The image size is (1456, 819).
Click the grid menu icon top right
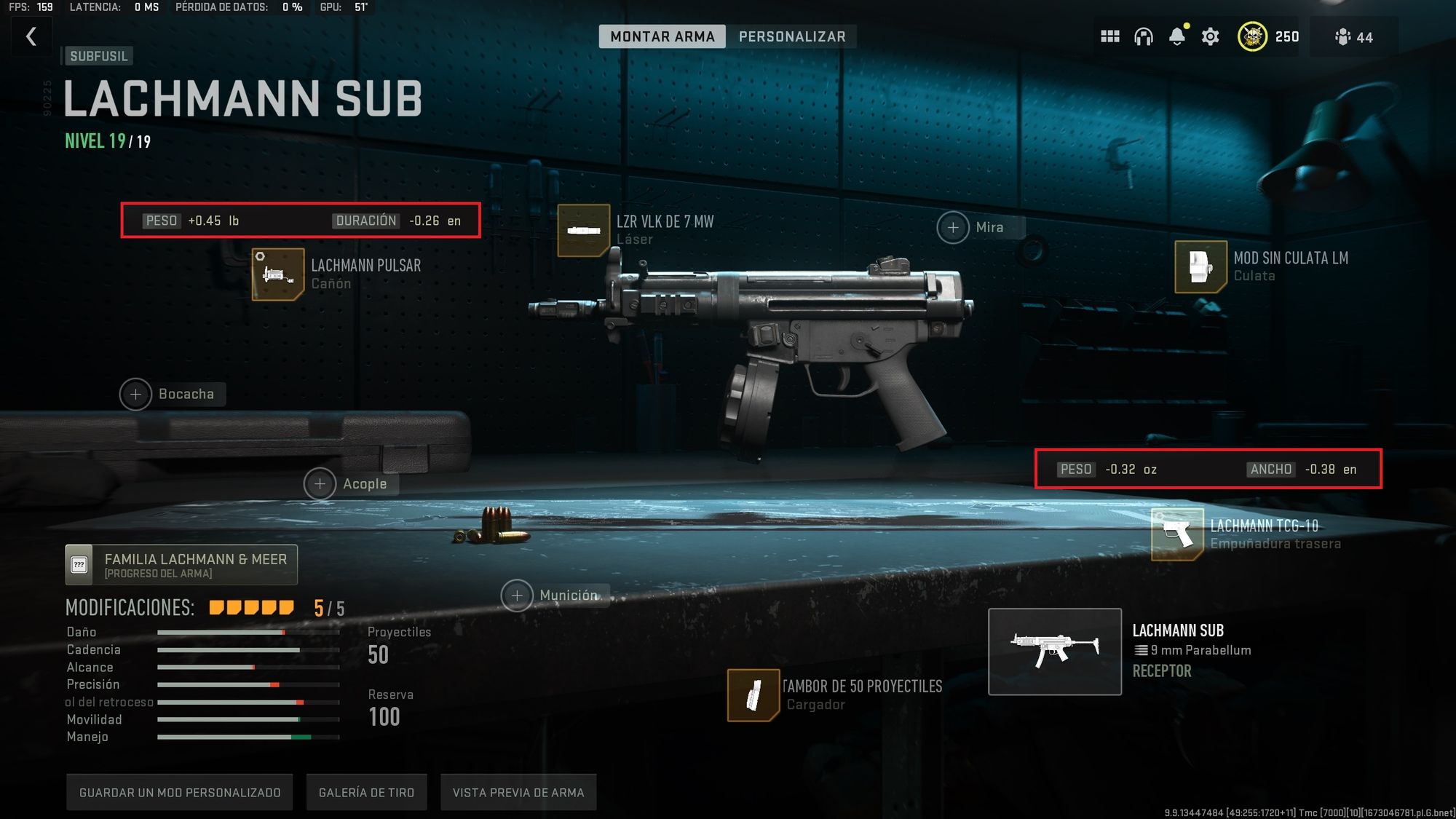pyautogui.click(x=1110, y=36)
